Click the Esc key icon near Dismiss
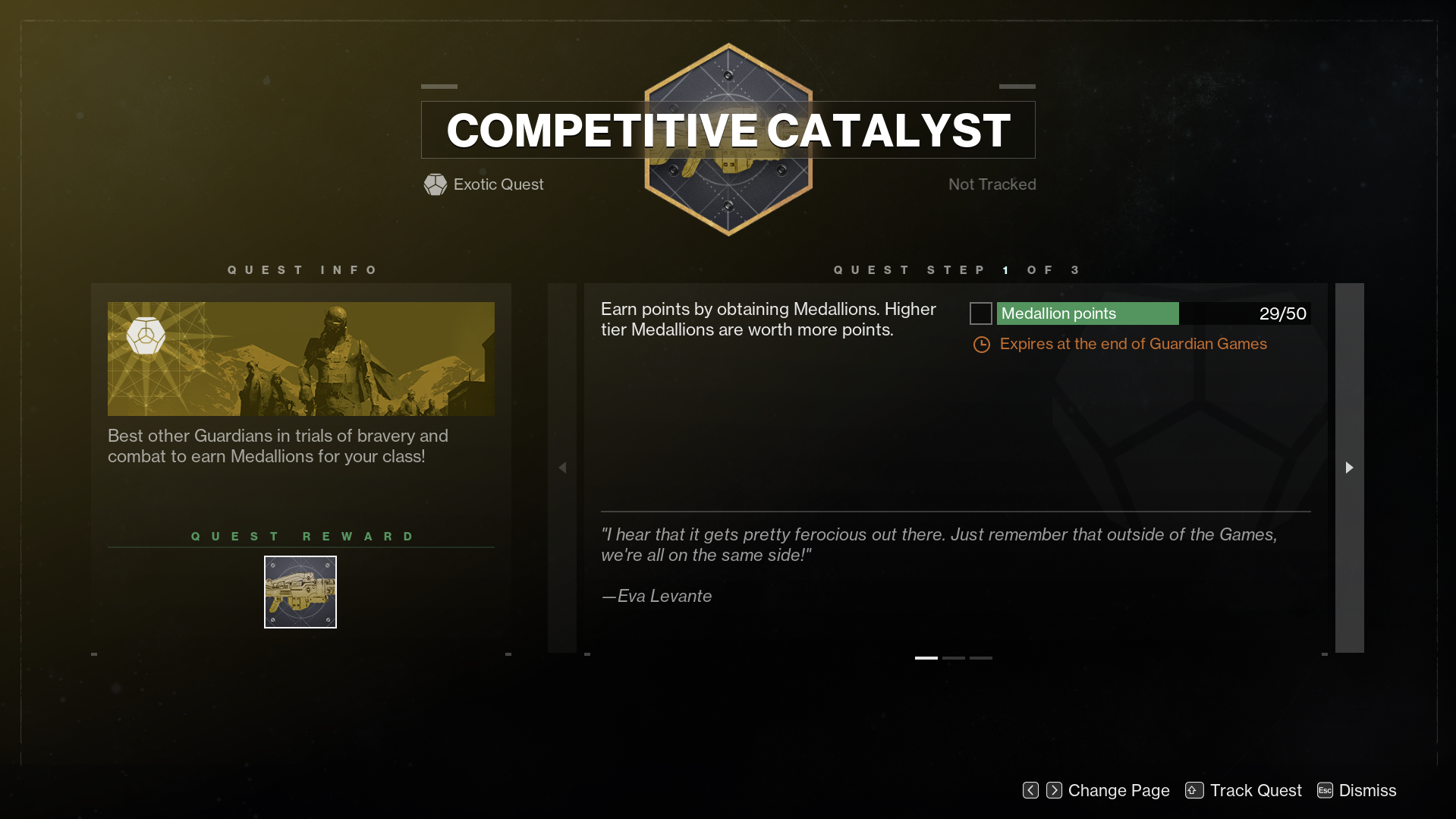Viewport: 1456px width, 819px height. click(1324, 790)
